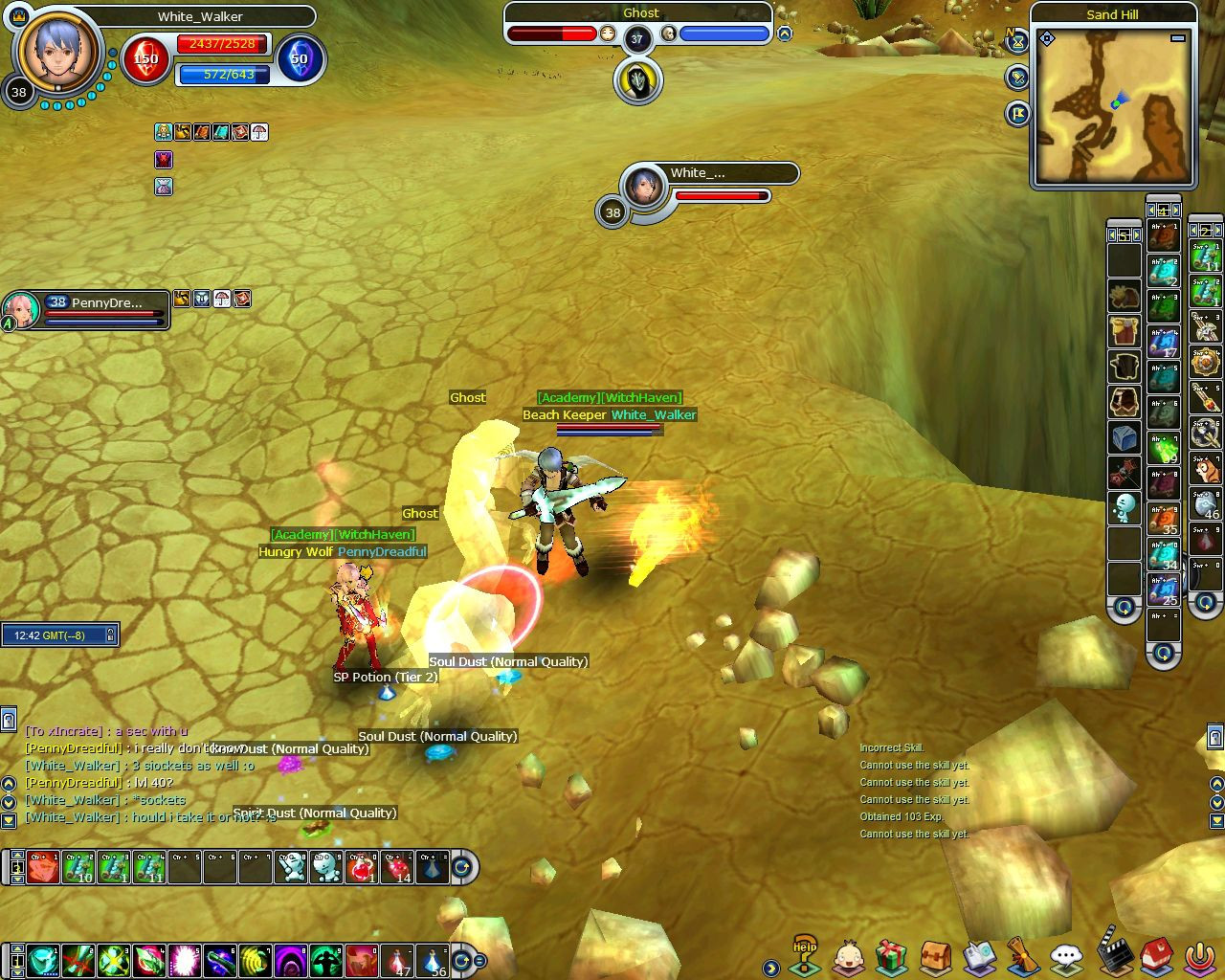Screen dimensions: 1225x980
Task: Click the White_Walker player portrait
Action: pos(57,51)
